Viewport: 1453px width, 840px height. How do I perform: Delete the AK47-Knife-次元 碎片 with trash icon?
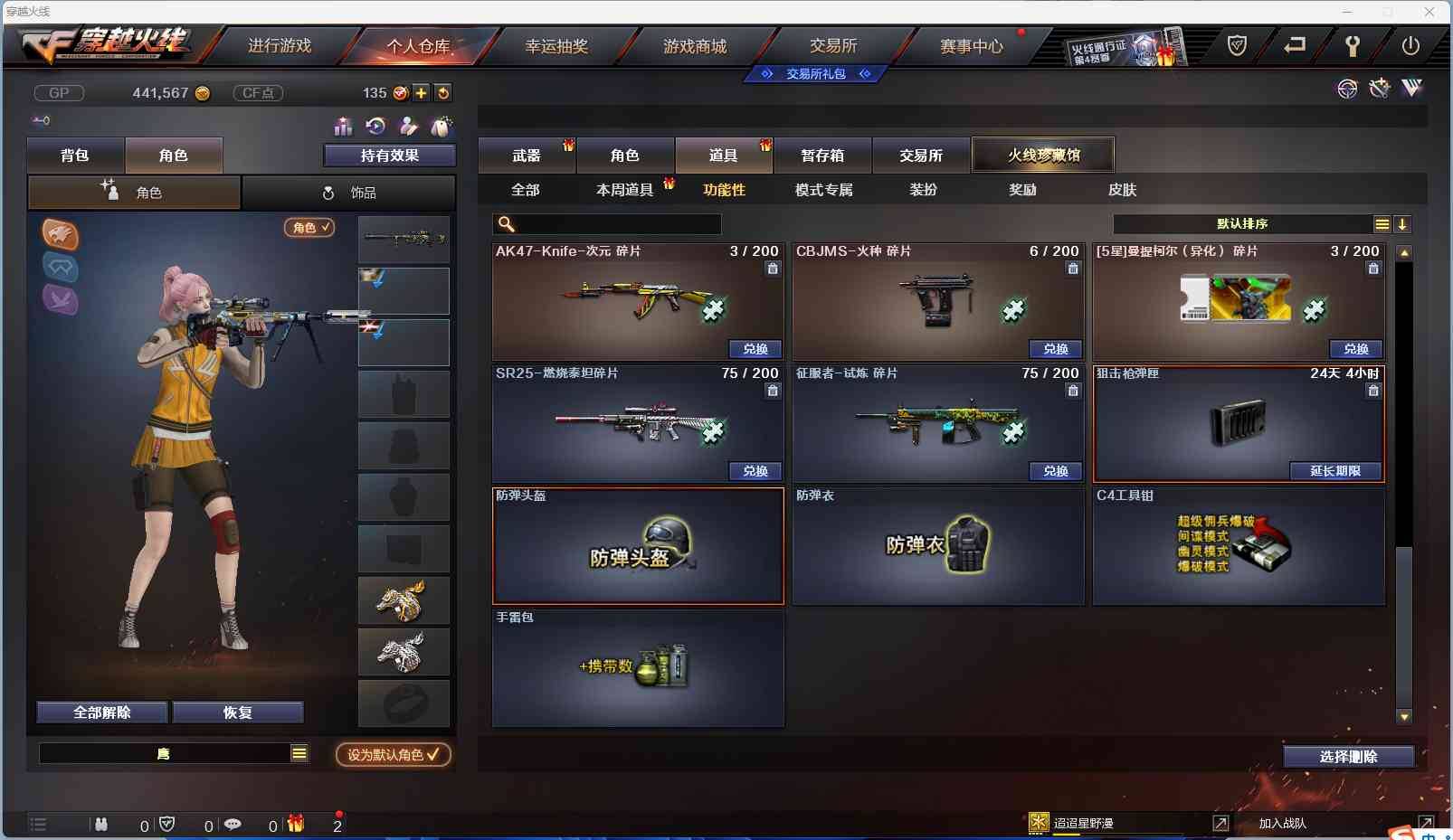(774, 269)
